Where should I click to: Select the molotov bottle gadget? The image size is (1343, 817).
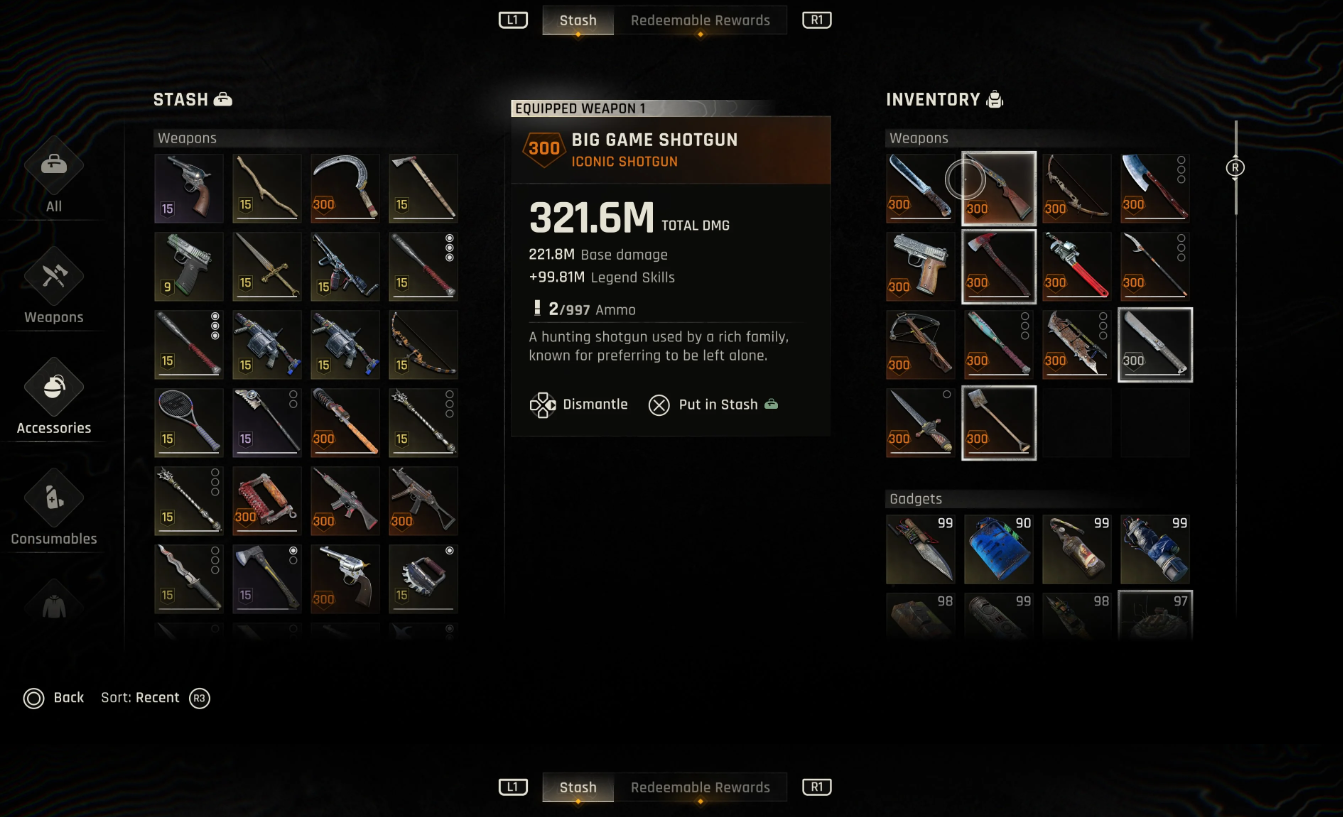pyautogui.click(x=1077, y=549)
